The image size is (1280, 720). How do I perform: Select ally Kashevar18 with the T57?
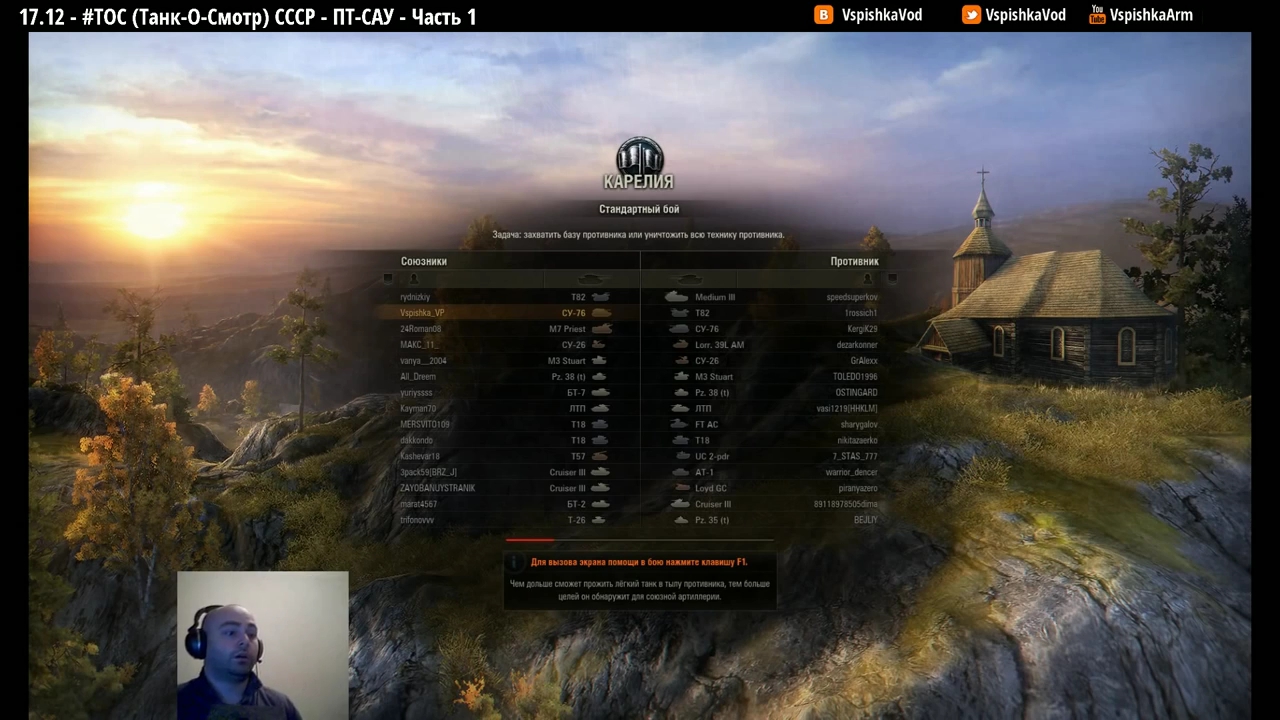tap(505, 456)
